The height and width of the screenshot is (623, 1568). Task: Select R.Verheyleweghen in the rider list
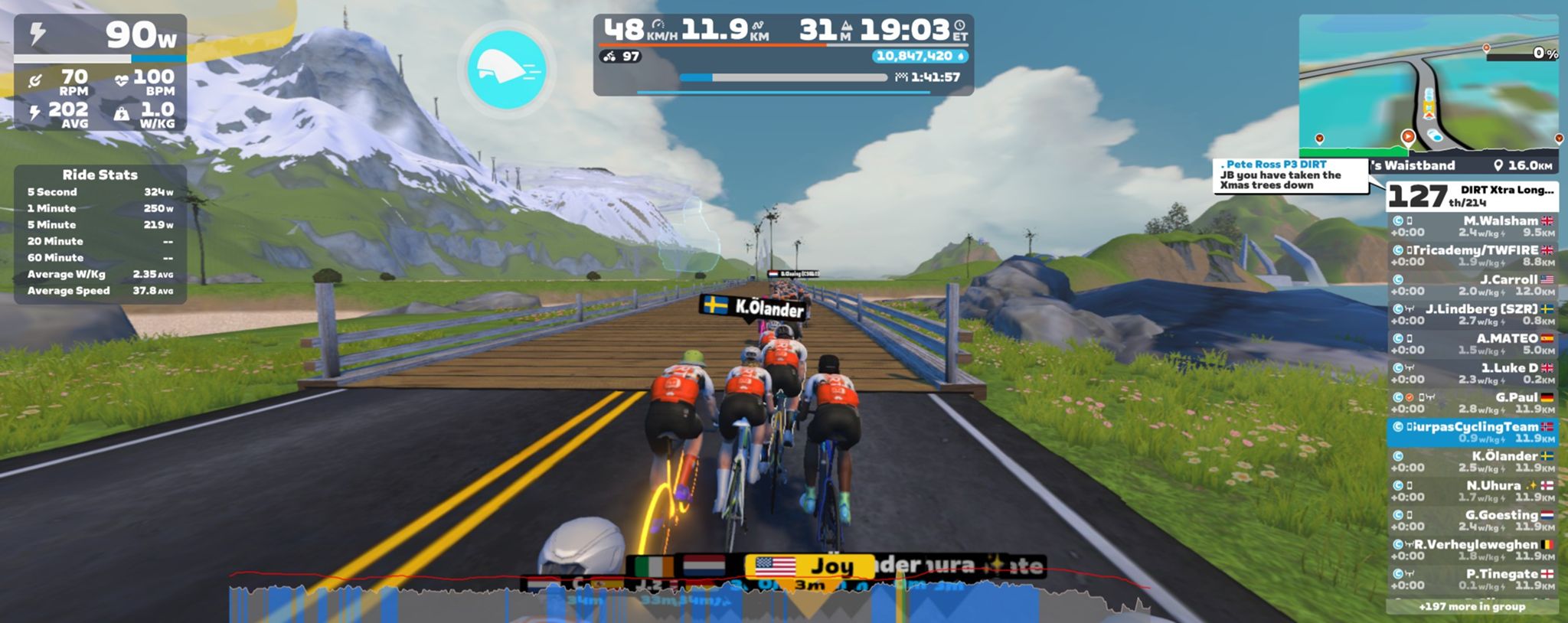pyautogui.click(x=1472, y=550)
